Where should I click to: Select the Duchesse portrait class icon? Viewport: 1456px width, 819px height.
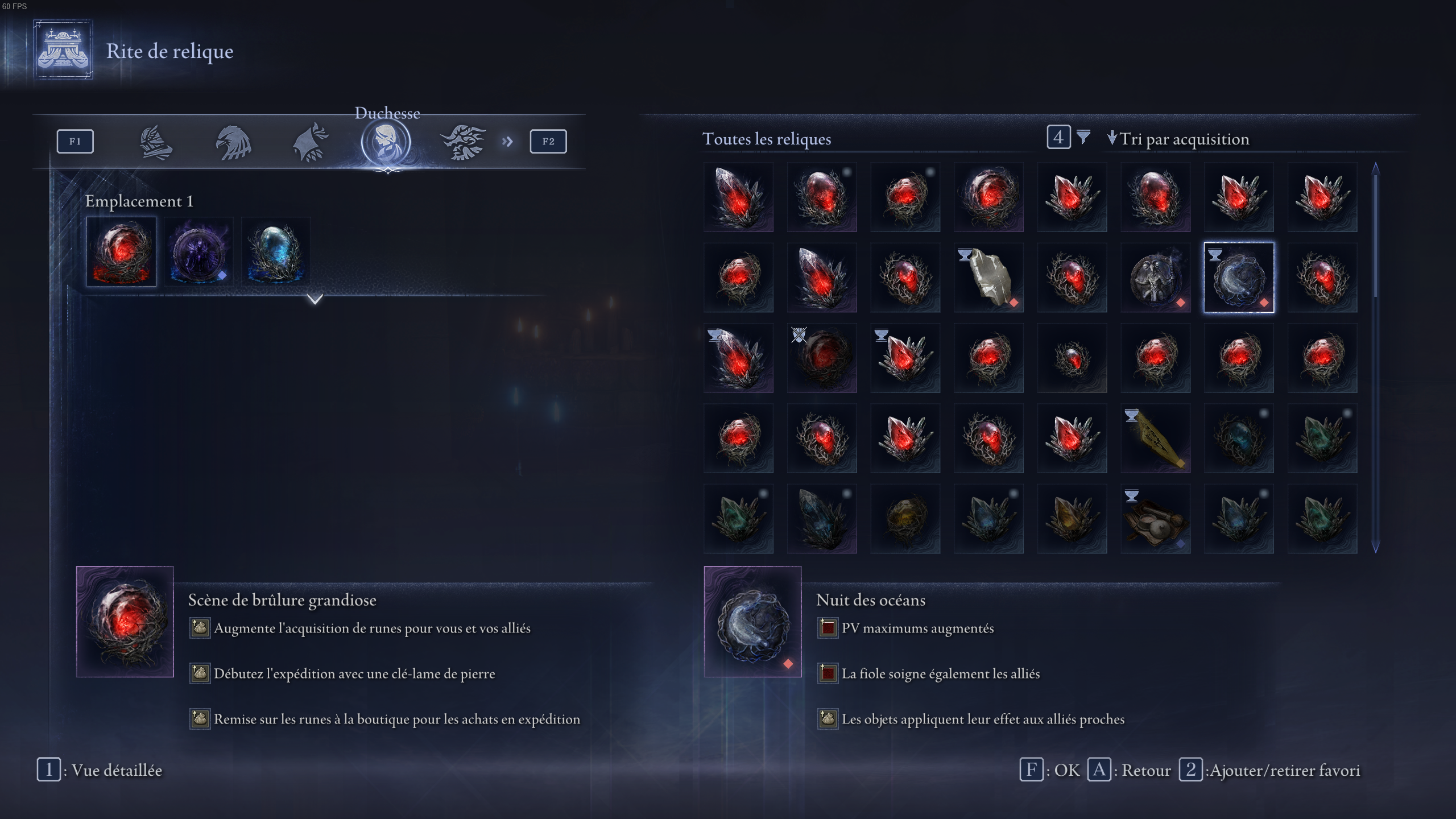tap(386, 142)
